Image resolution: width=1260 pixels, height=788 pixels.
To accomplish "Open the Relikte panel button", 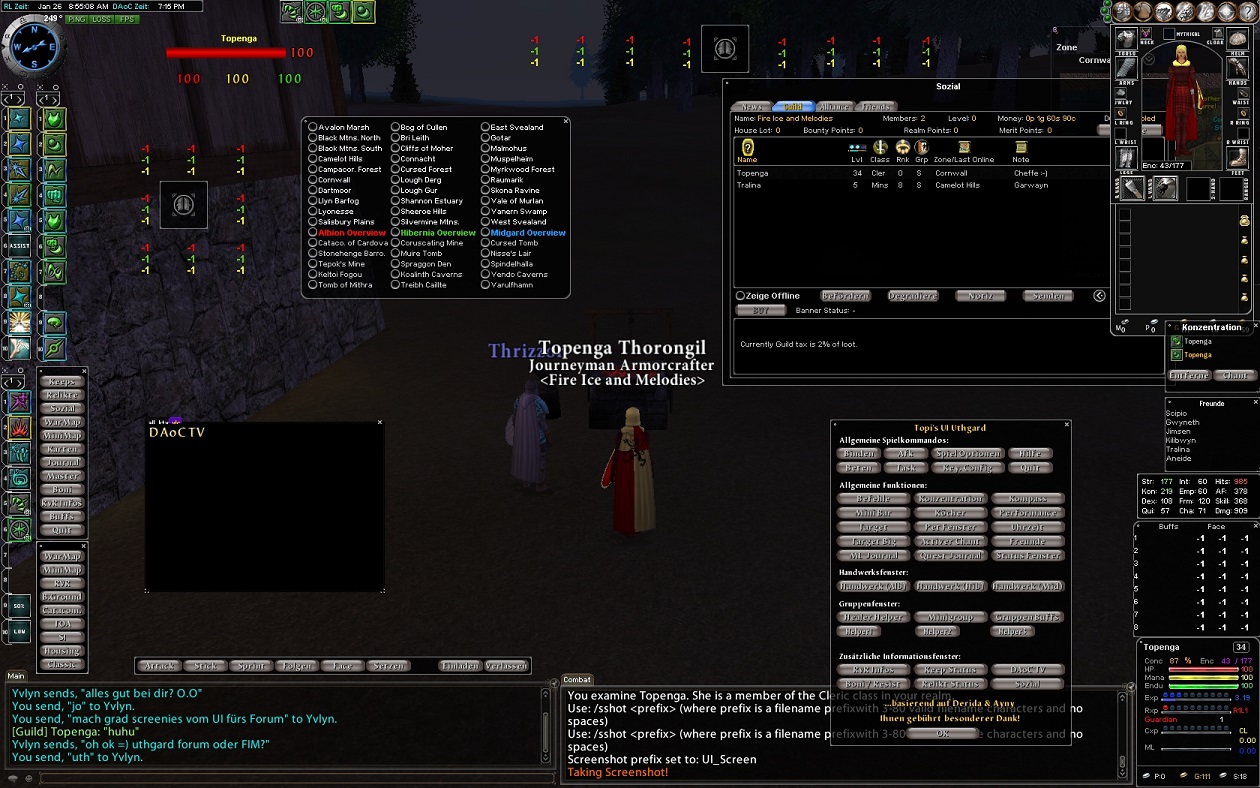I will click(x=62, y=395).
